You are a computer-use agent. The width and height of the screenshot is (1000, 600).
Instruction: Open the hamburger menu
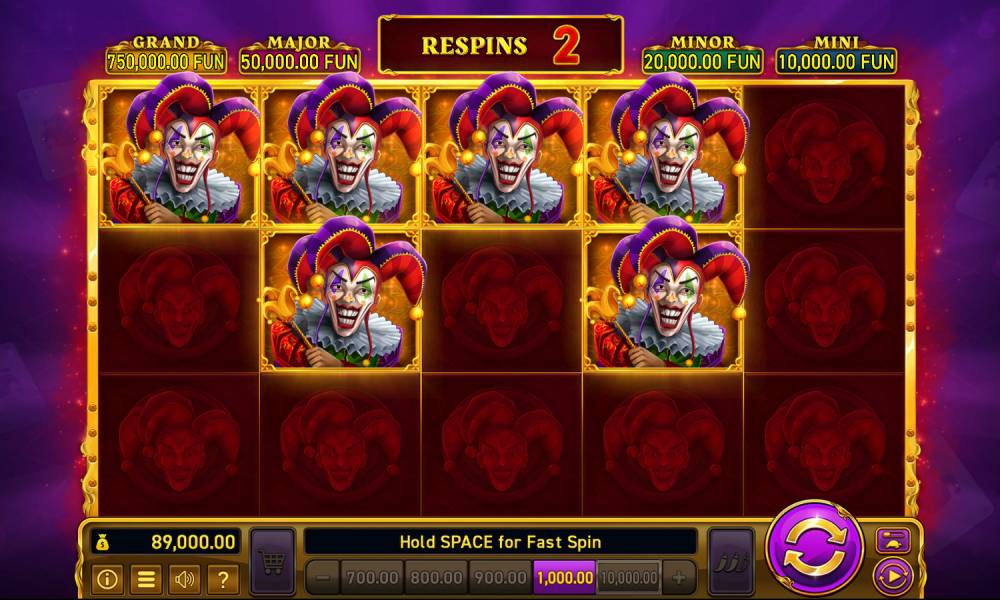point(146,578)
